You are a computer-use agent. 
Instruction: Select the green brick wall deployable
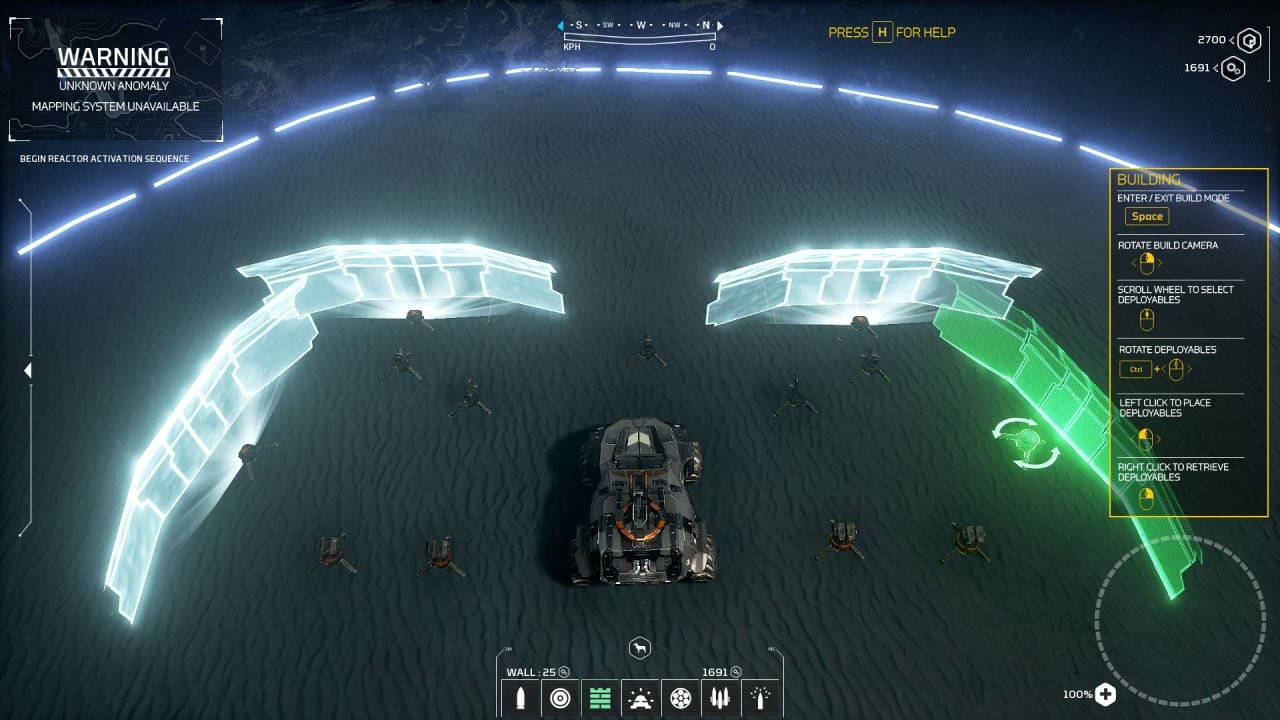pos(600,698)
